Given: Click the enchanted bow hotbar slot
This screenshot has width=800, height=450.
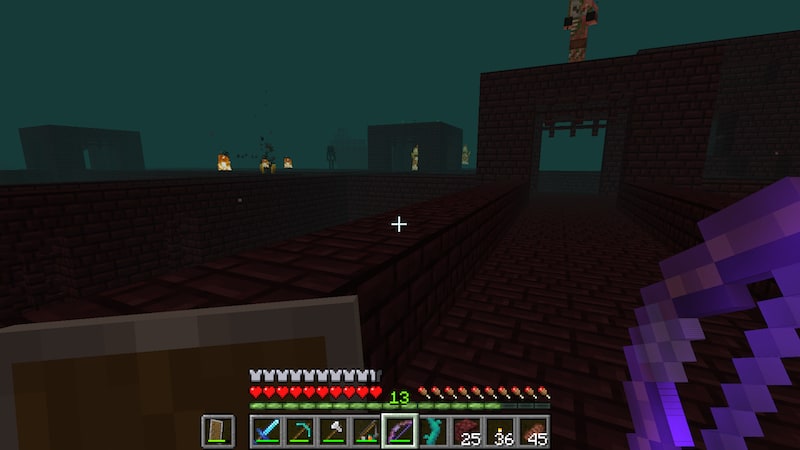Looking at the screenshot, I should pyautogui.click(x=400, y=432).
